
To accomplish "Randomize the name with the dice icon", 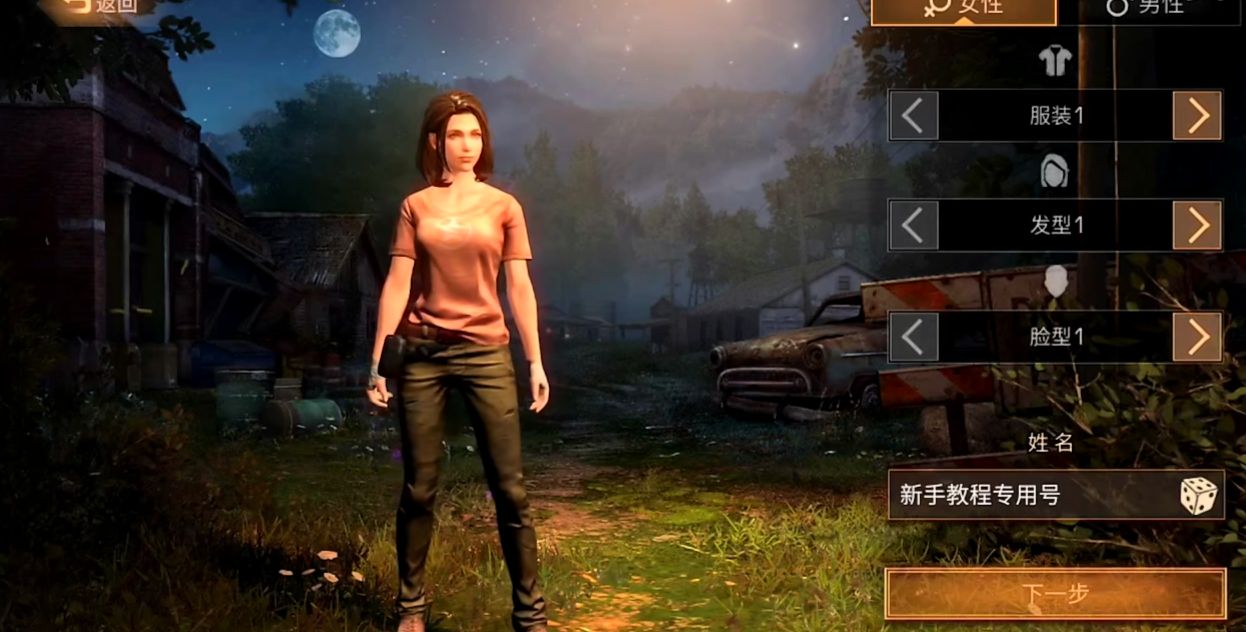I will point(1198,496).
